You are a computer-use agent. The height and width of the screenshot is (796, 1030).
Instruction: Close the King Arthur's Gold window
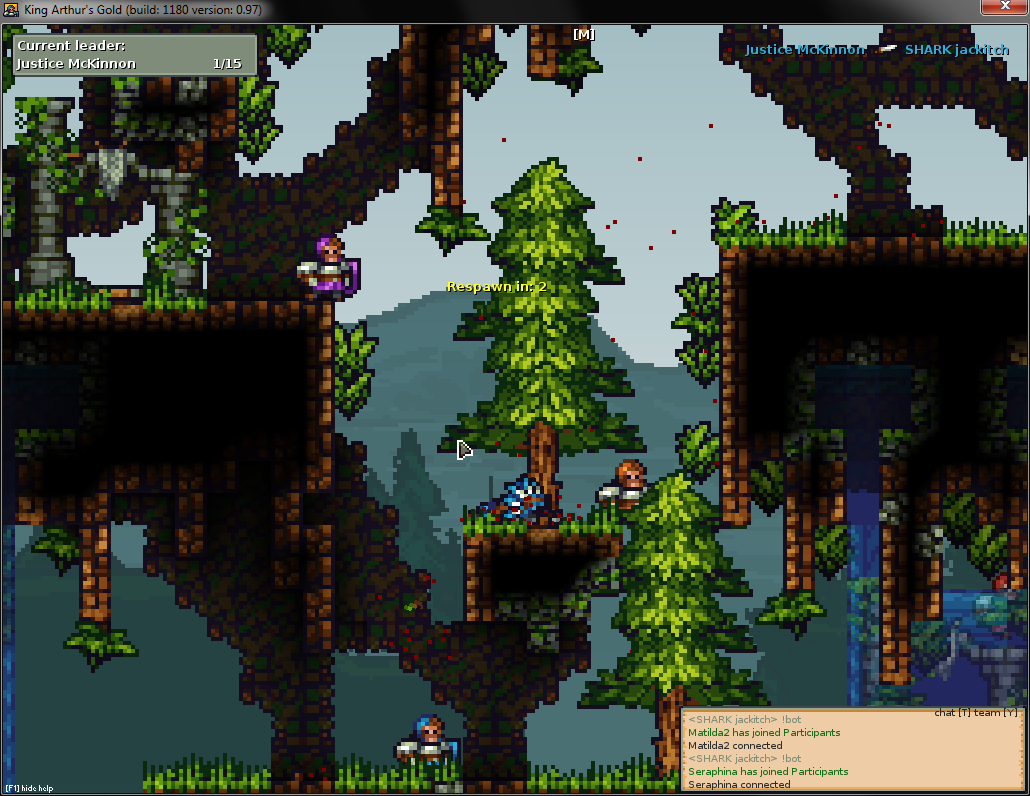pyautogui.click(x=1001, y=7)
